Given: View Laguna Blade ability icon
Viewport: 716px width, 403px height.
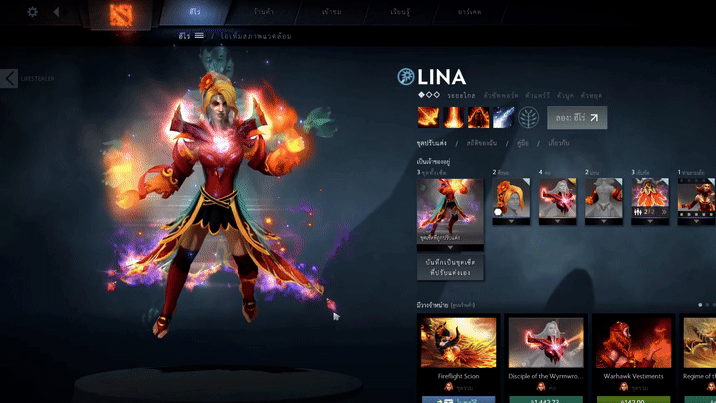Looking at the screenshot, I should click(504, 118).
